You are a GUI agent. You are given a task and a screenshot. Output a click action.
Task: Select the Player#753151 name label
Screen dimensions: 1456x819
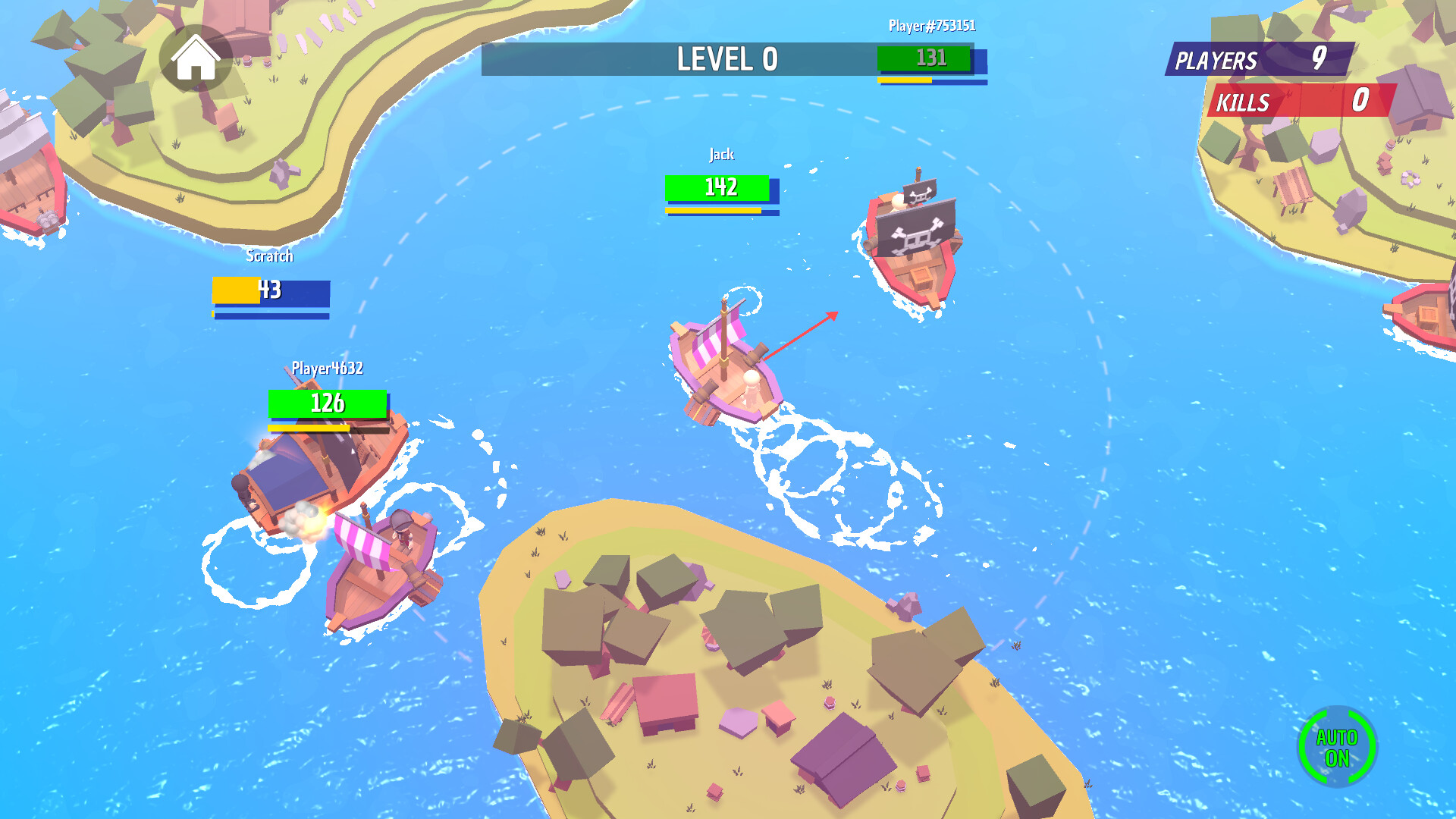(930, 25)
